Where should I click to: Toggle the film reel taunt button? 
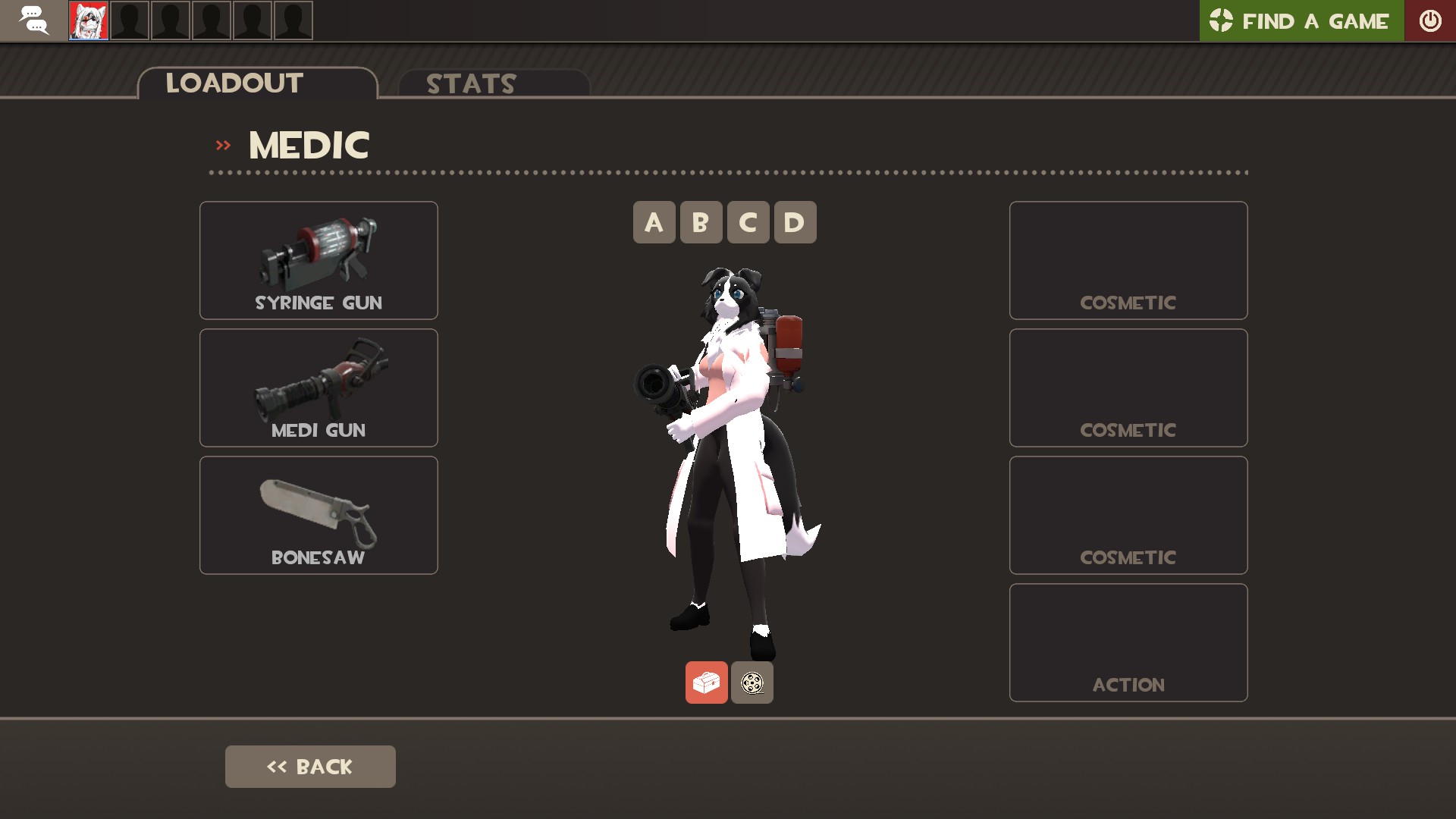tap(752, 682)
